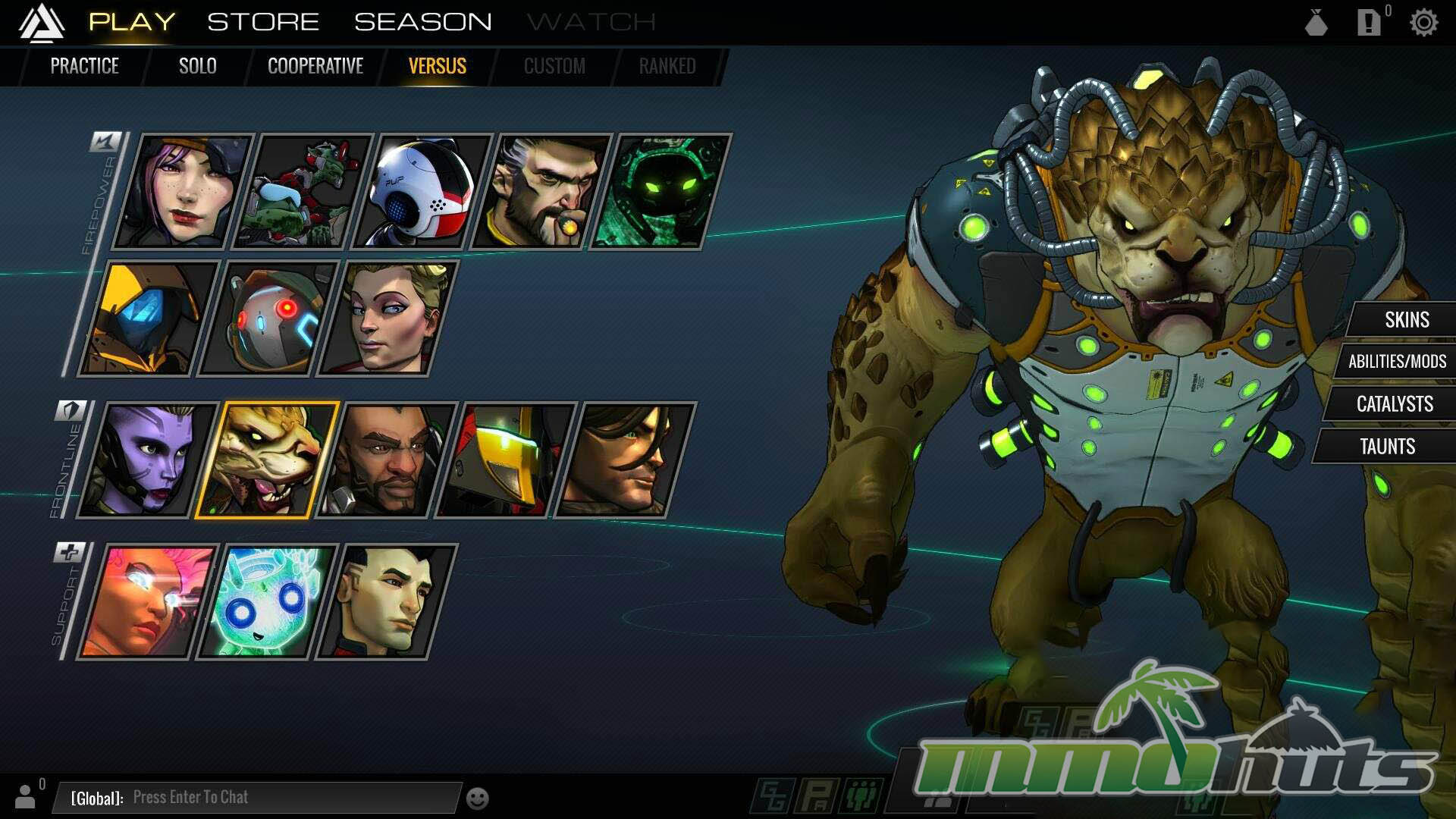
Task: Open the emoji smiley picker
Action: [477, 799]
